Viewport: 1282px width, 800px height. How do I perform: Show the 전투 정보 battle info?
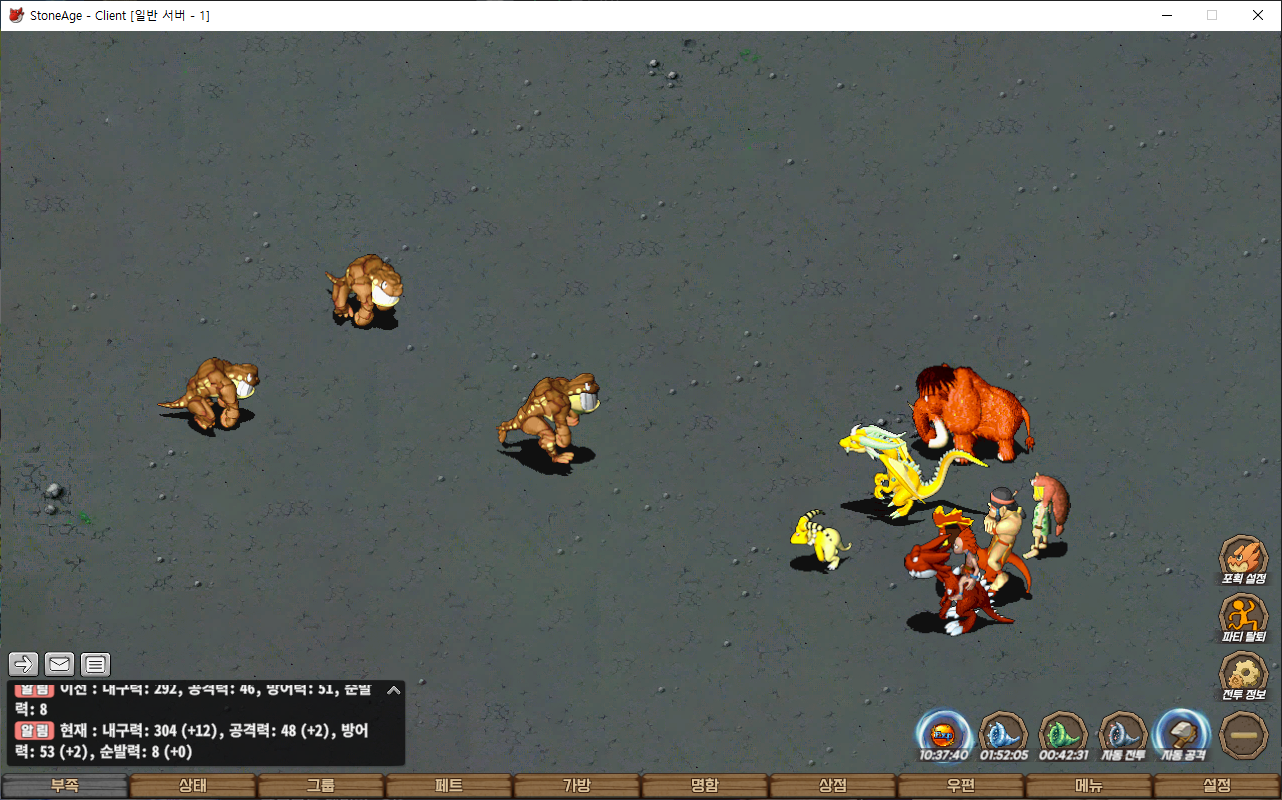point(1244,673)
